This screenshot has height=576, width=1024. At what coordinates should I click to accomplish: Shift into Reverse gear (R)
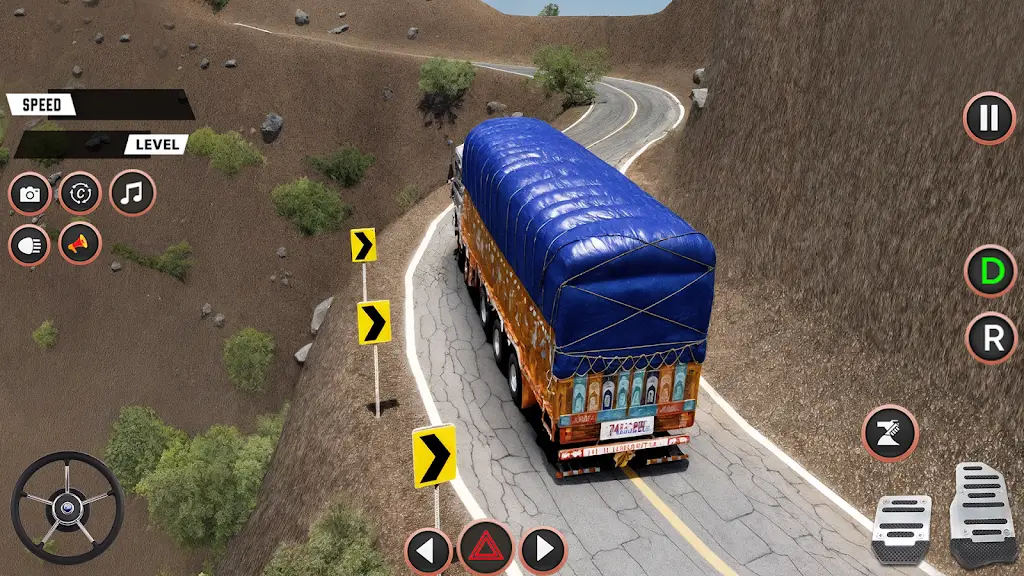(x=991, y=338)
